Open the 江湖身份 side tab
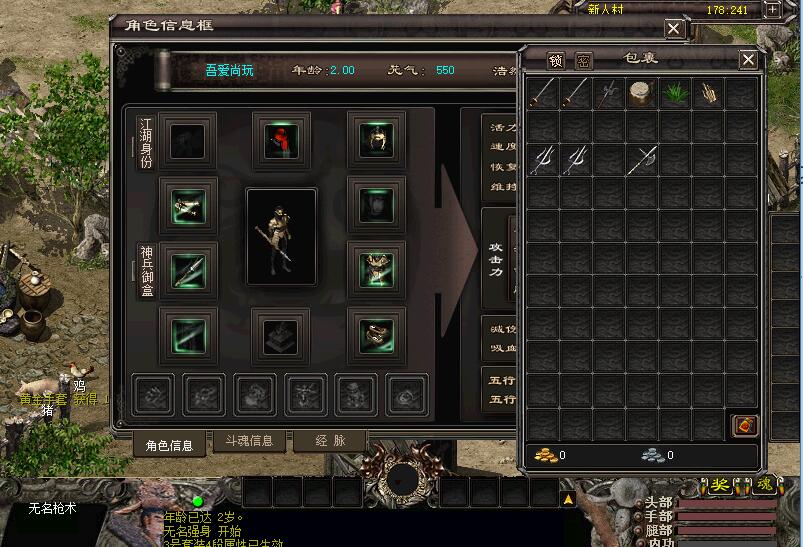The height and width of the screenshot is (547, 803). [146, 143]
